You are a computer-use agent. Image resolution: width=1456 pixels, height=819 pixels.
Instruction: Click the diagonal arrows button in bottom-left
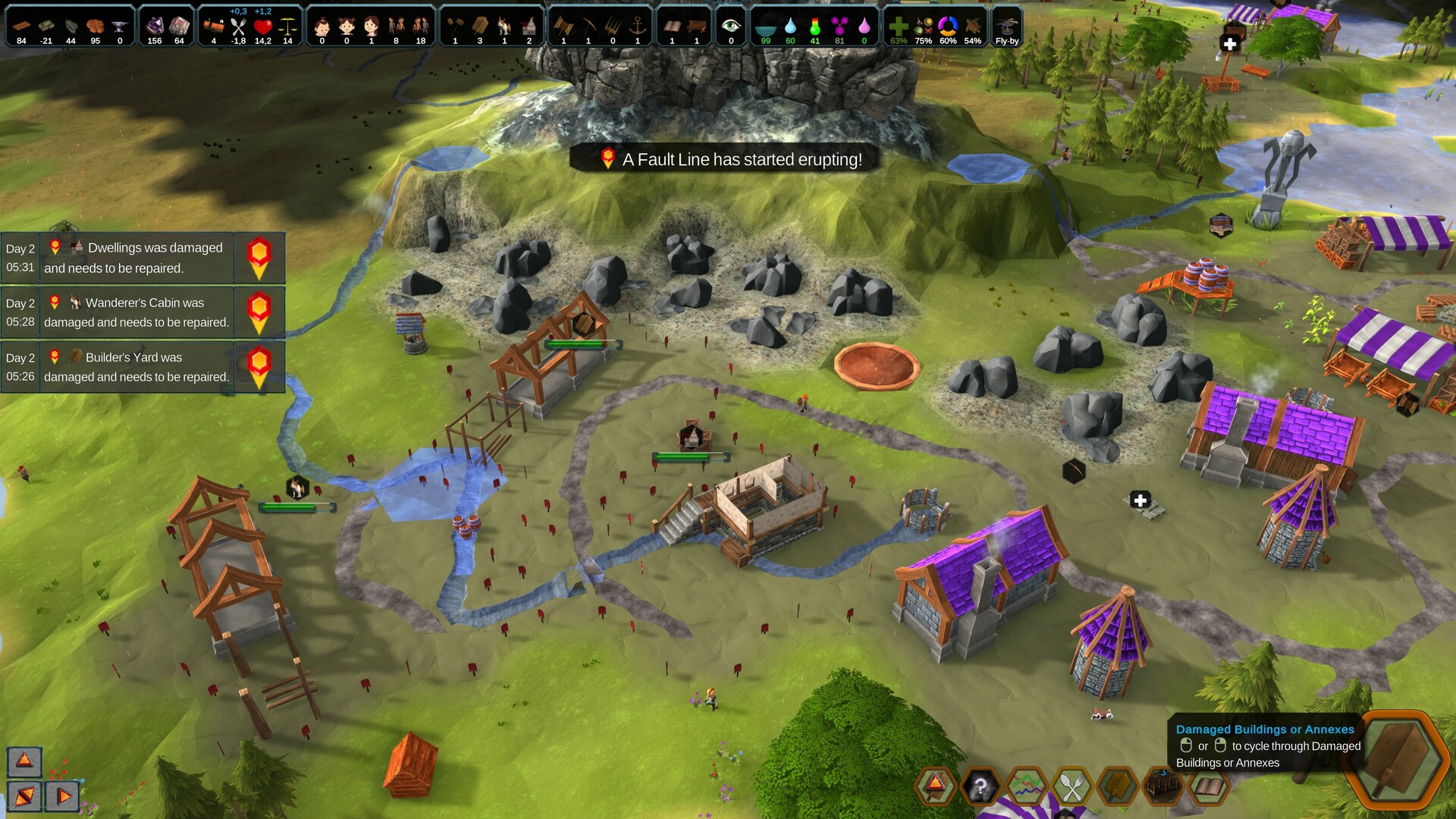[x=24, y=796]
